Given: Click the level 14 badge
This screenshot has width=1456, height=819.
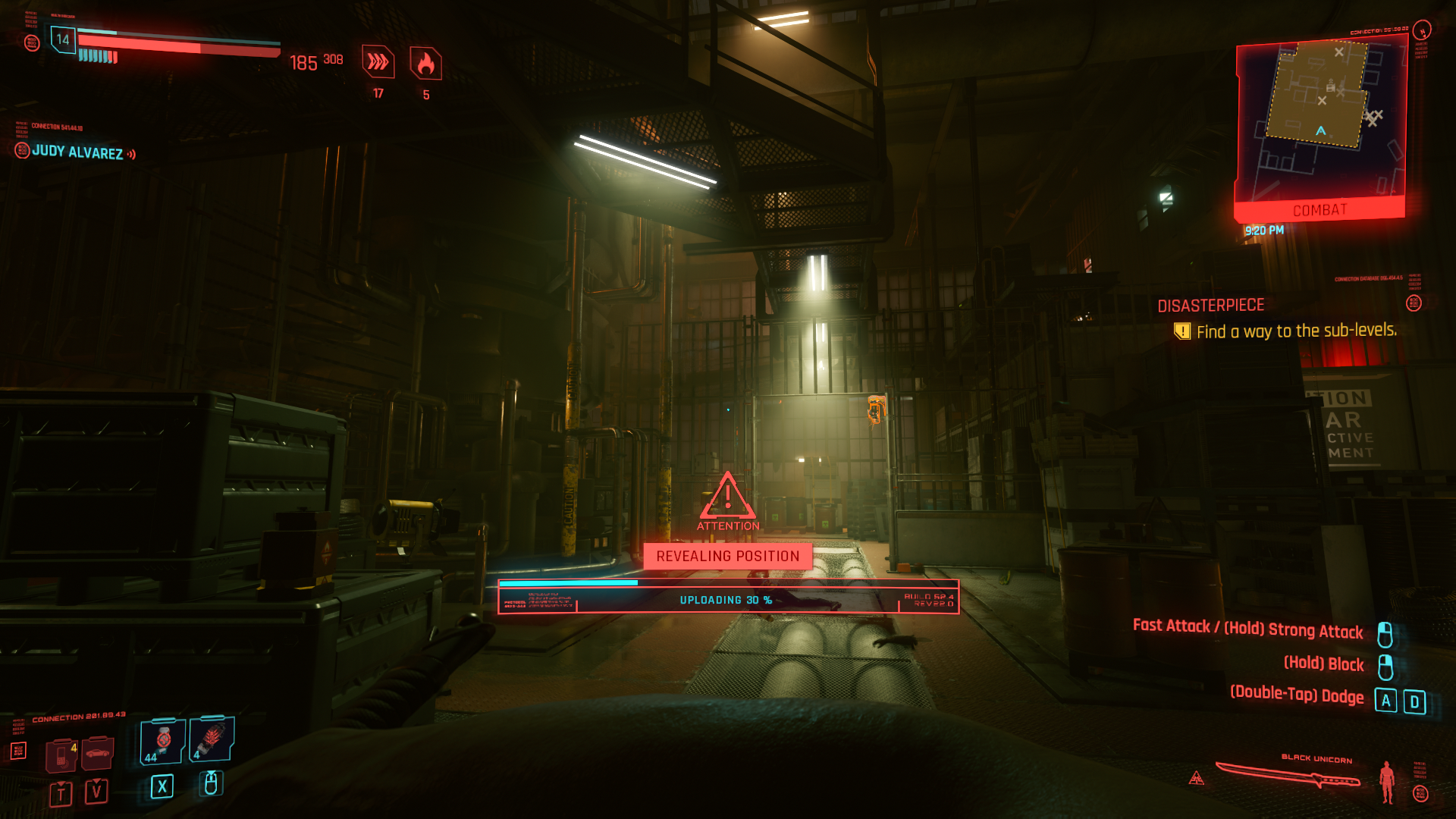Looking at the screenshot, I should 63,39.
